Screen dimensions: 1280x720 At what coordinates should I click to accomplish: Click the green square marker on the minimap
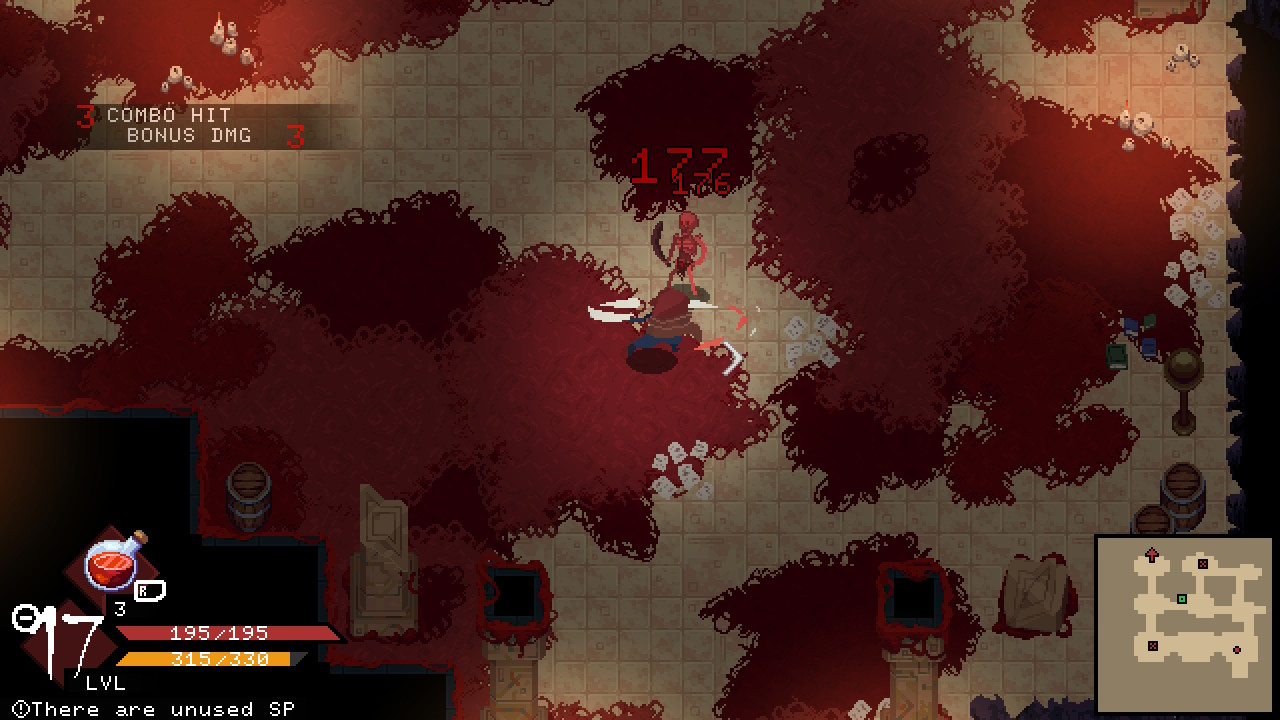(1181, 599)
